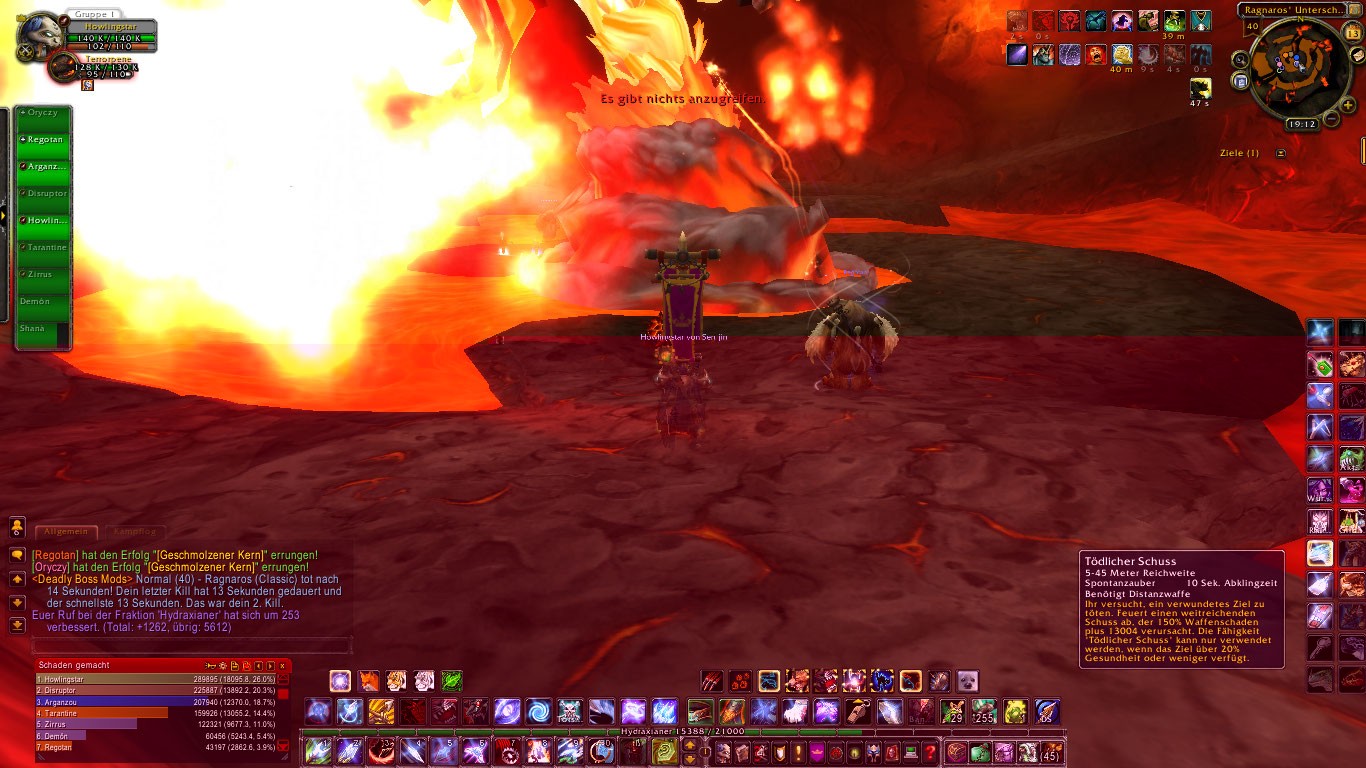Target Oryczy in the raid frame list
This screenshot has height=768, width=1366.
(45, 113)
